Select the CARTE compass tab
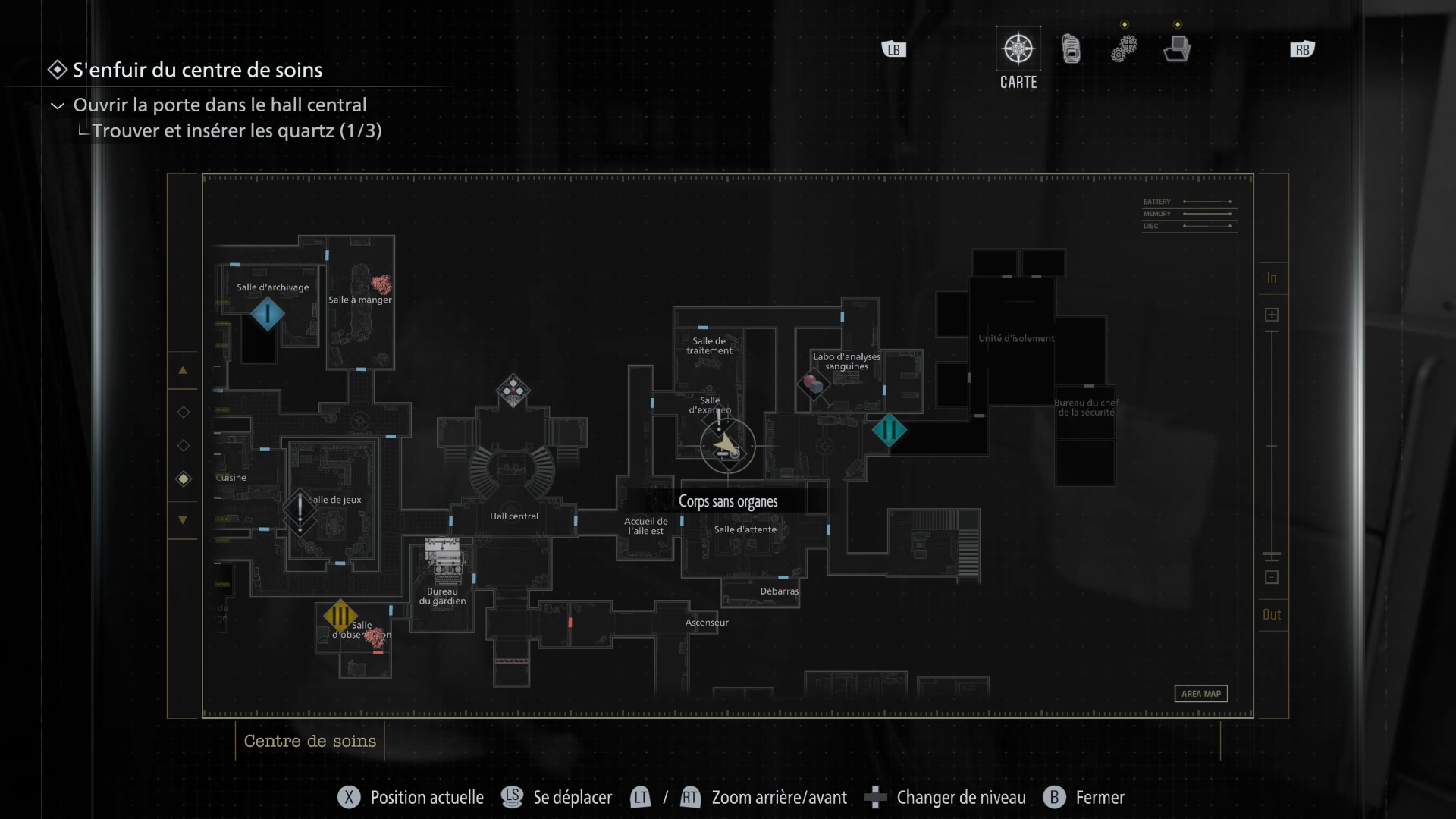 point(1018,49)
